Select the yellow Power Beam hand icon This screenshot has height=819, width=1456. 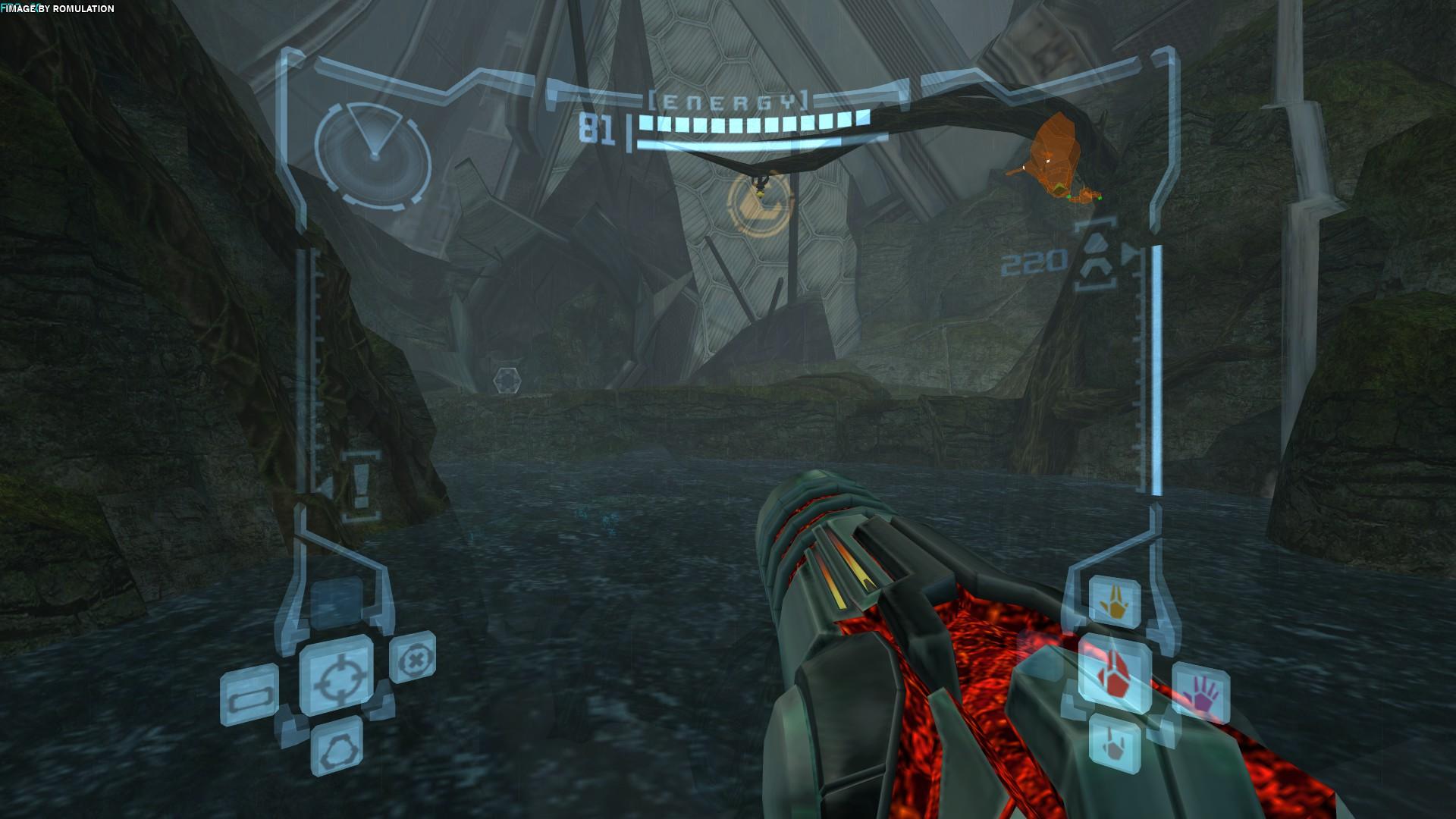pyautogui.click(x=1115, y=601)
